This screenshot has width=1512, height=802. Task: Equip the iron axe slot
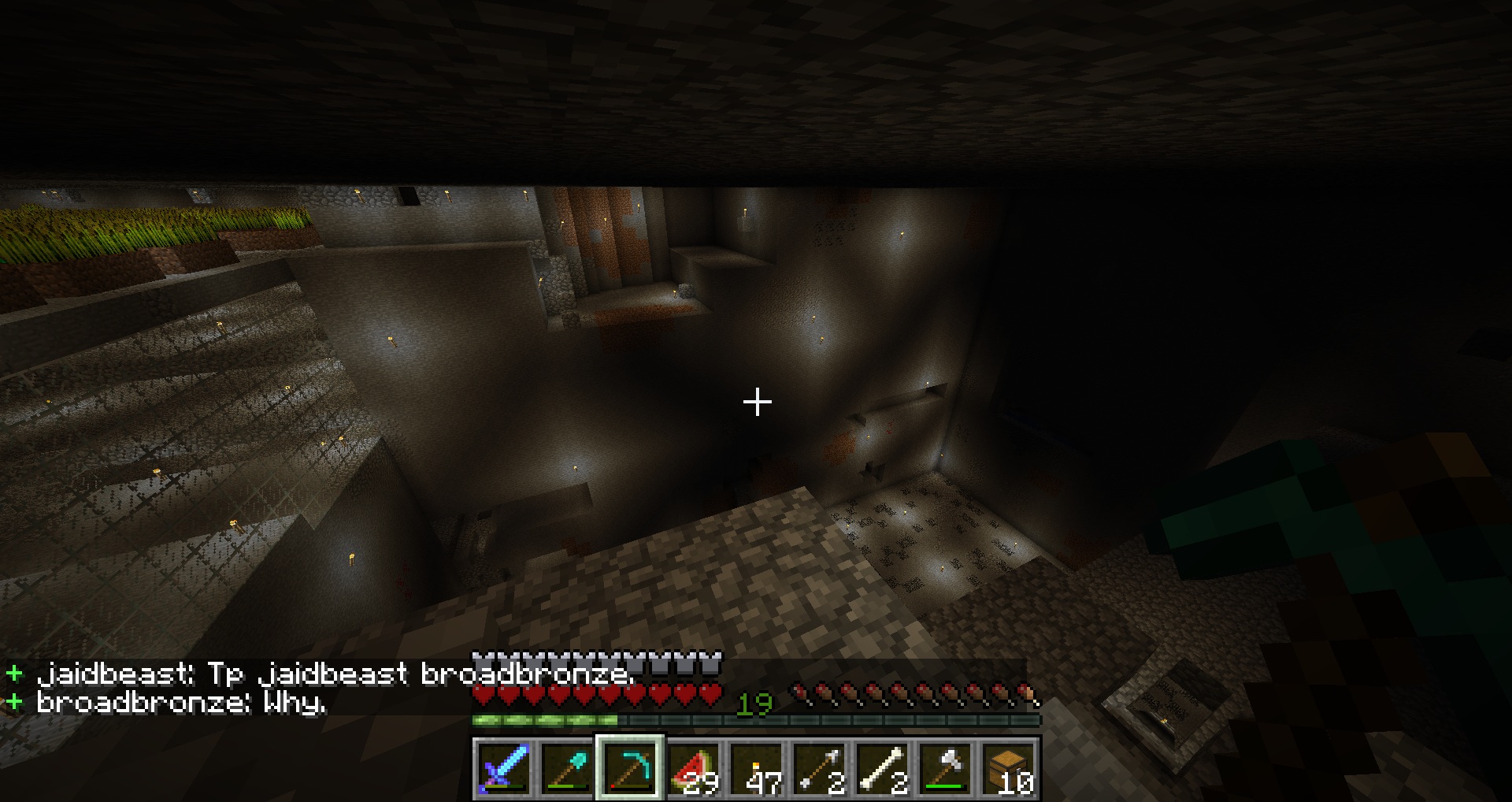click(945, 767)
